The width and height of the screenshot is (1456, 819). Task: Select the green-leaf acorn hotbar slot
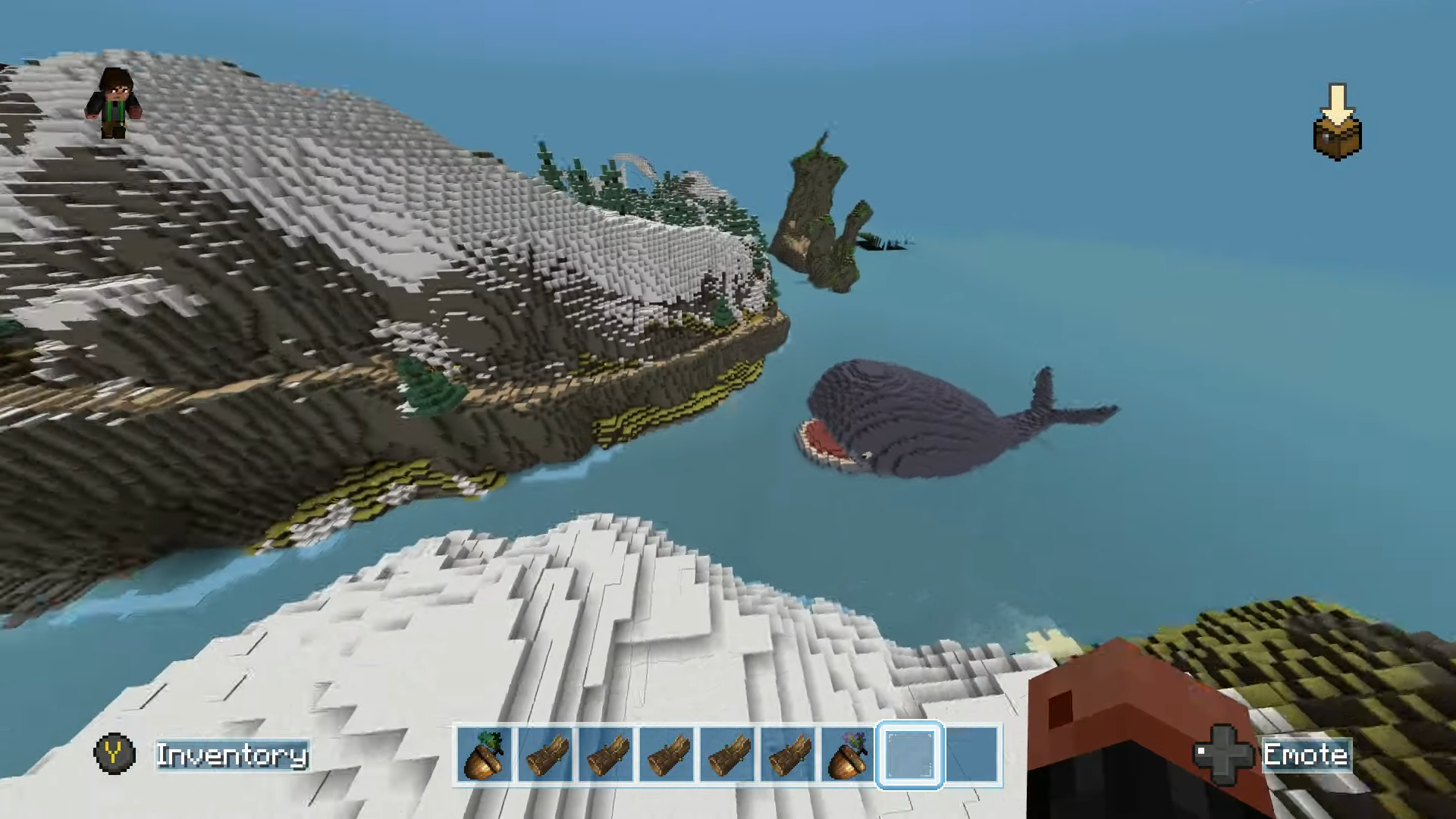[485, 755]
